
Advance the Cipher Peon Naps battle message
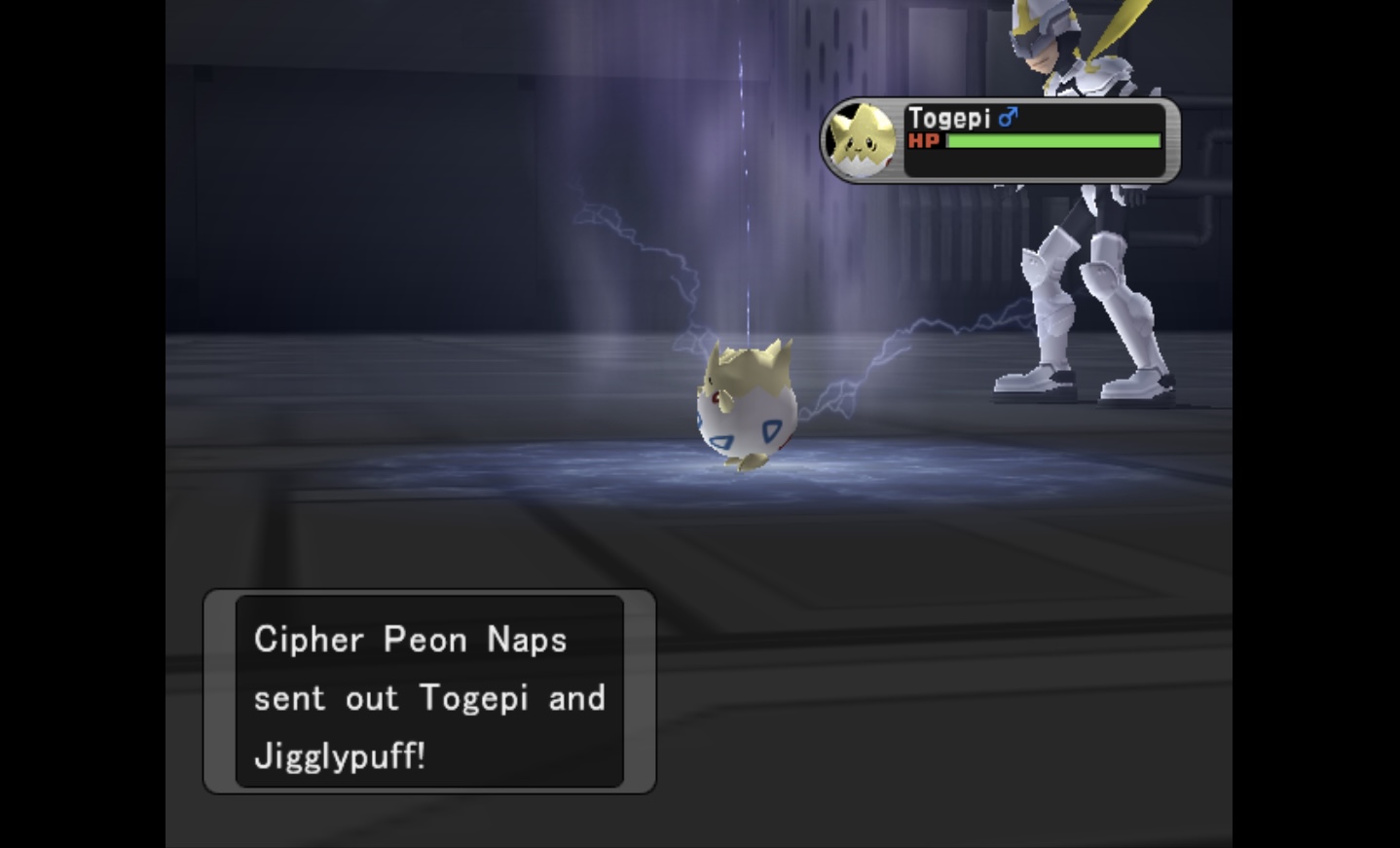(x=429, y=692)
